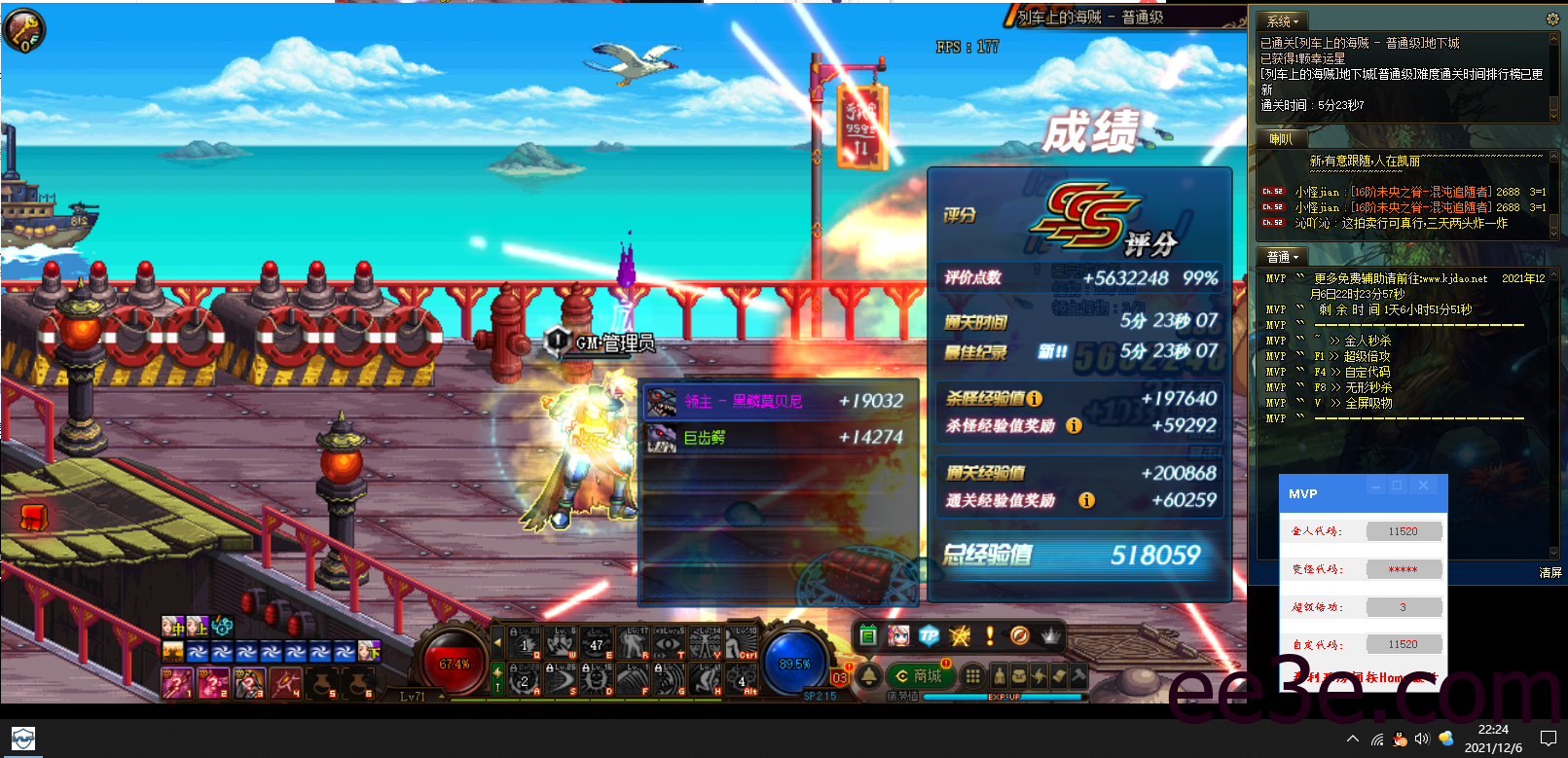The image size is (1568, 758).
Task: Select the blue TP skill points icon
Action: (x=930, y=635)
